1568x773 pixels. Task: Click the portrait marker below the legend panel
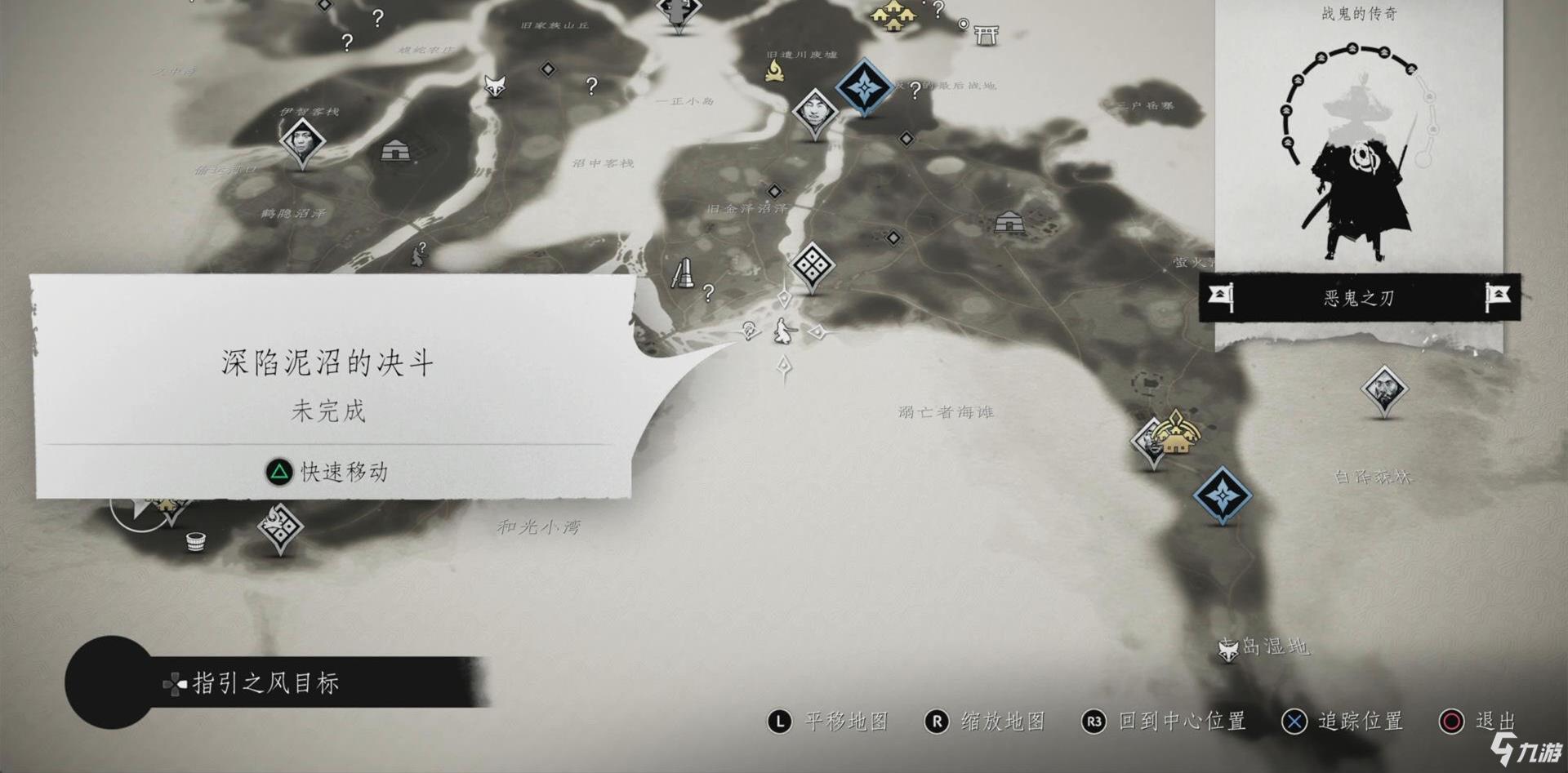(x=1383, y=389)
